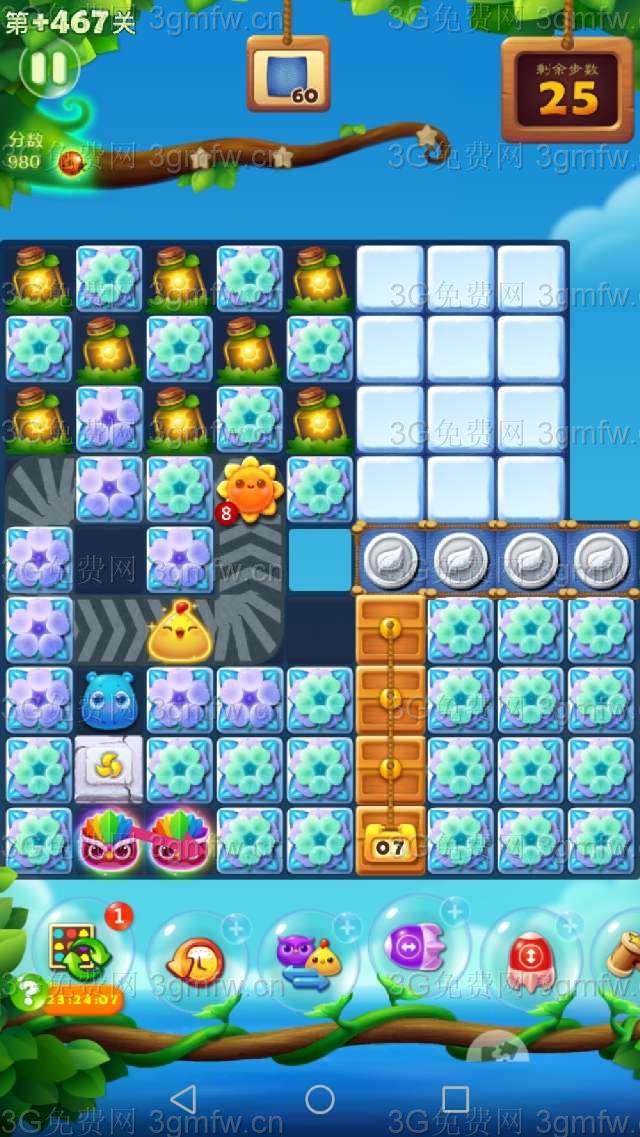
Task: Tap the orange sunflower piece with the 8 badge
Action: click(x=249, y=489)
